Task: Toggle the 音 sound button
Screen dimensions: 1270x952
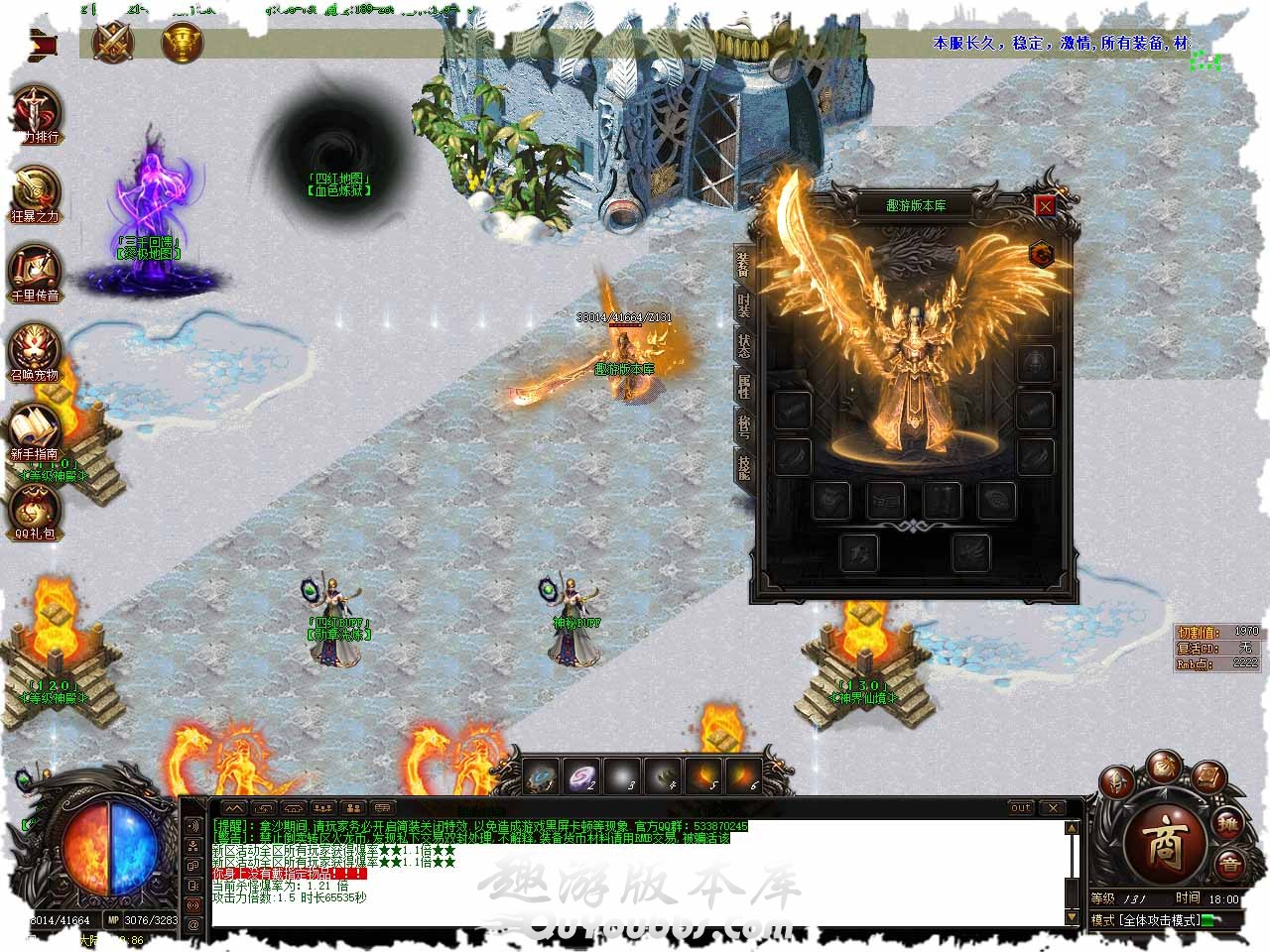Action: 1230,864
